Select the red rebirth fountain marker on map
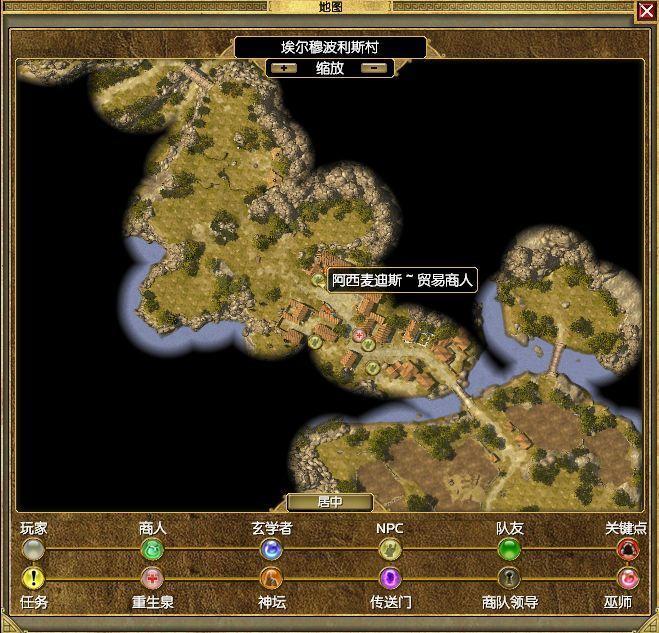 point(360,335)
